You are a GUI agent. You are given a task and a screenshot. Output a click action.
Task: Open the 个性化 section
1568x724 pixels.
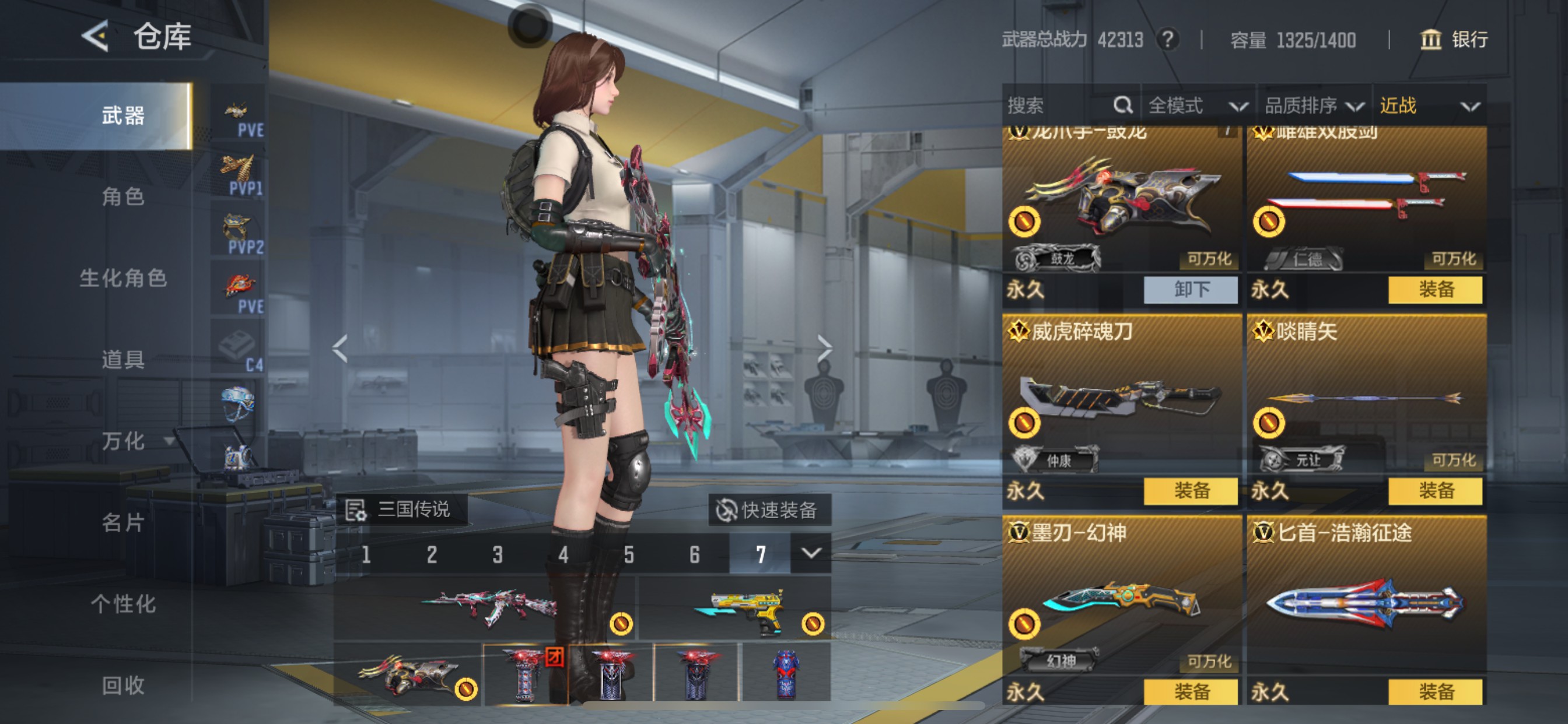click(123, 603)
